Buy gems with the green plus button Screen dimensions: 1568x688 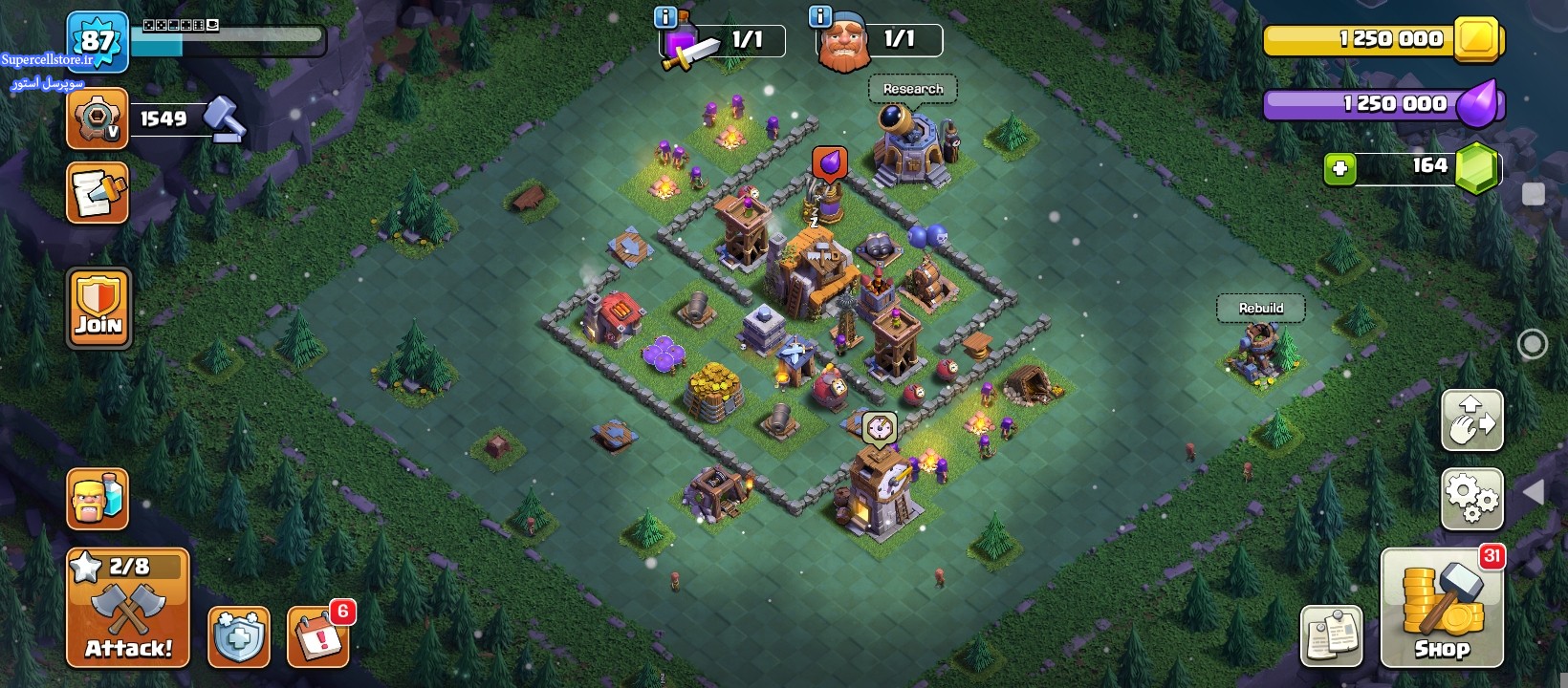coord(1339,169)
